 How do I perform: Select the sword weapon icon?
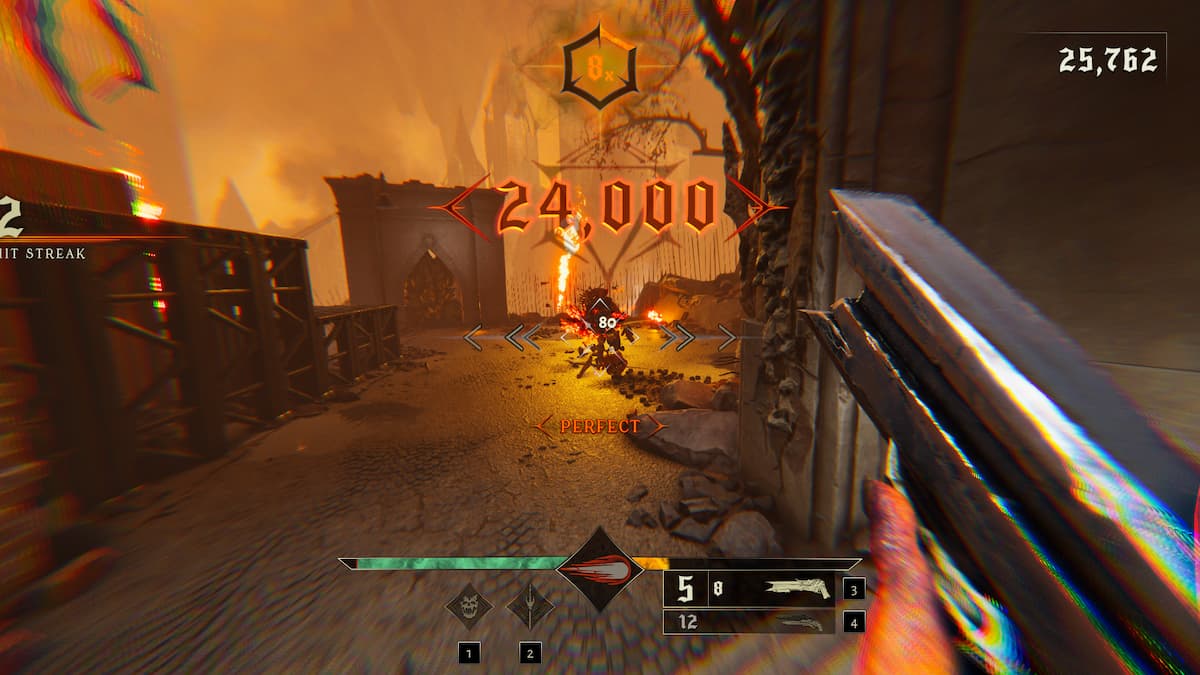coord(530,605)
